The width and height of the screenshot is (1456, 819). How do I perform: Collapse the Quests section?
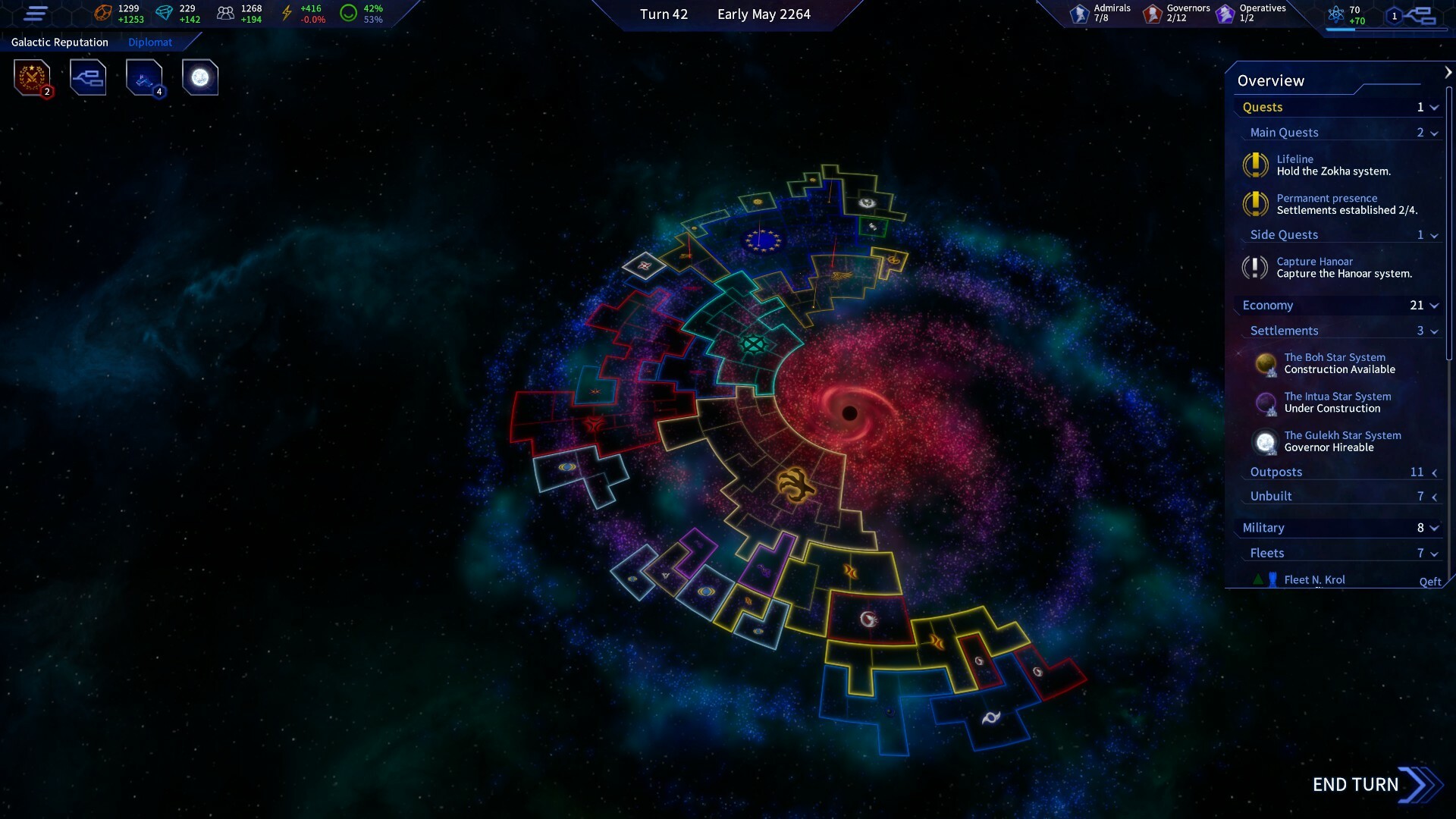point(1432,107)
